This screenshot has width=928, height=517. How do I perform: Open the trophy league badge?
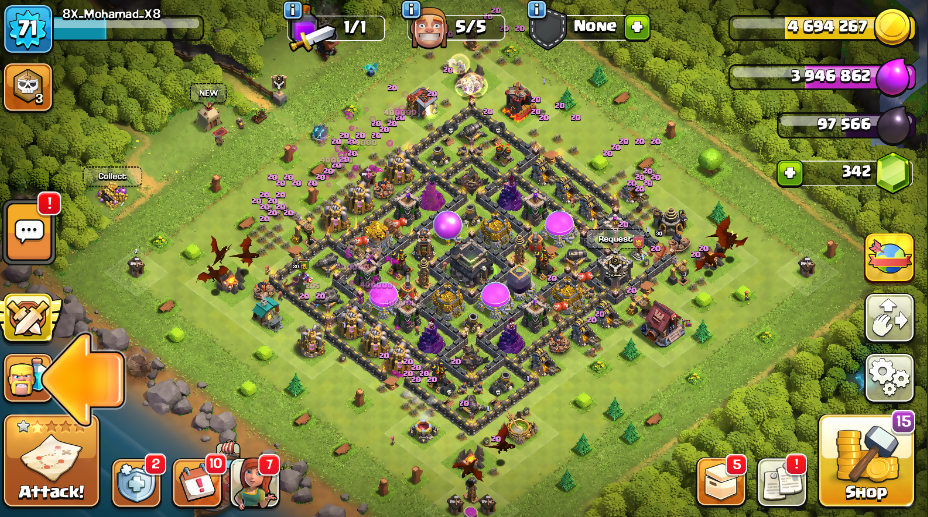(x=28, y=87)
